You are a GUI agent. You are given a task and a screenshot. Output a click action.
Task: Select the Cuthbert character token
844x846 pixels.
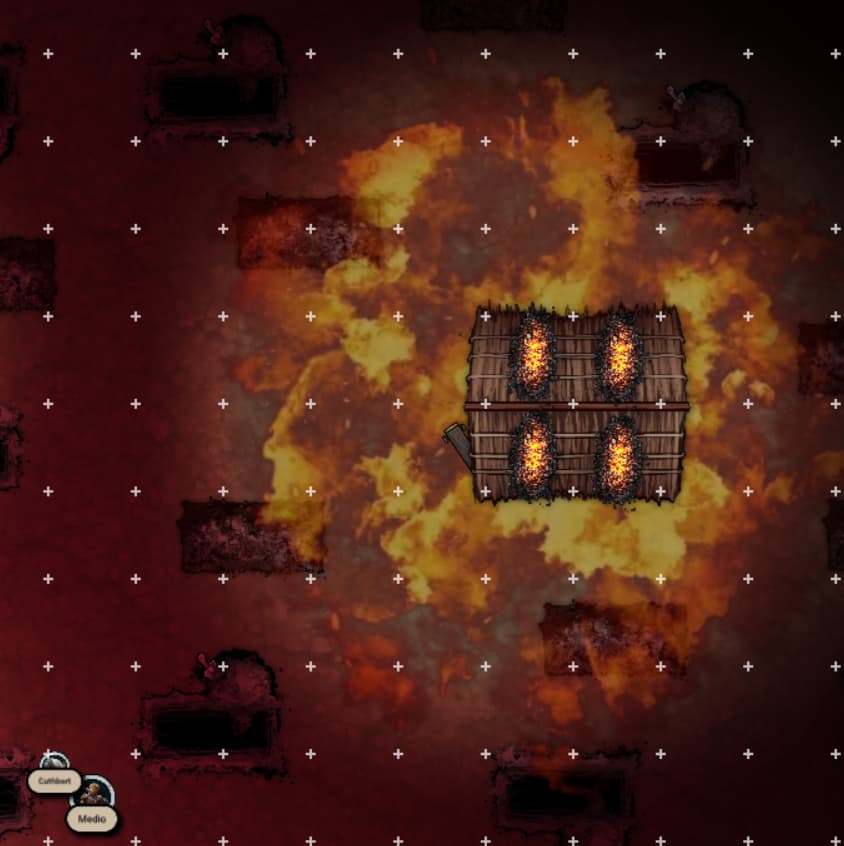click(x=54, y=764)
